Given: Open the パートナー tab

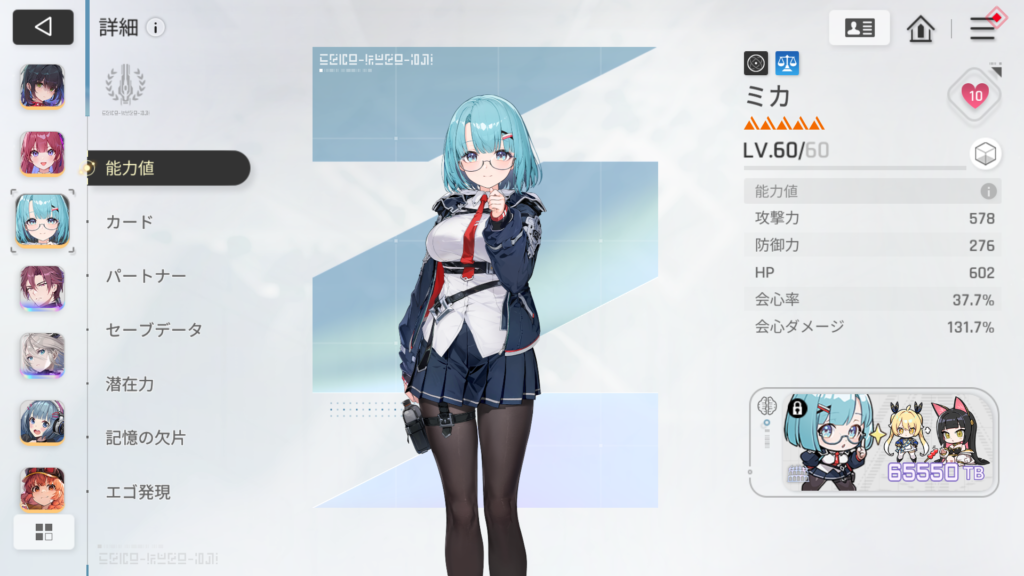Looking at the screenshot, I should pos(145,276).
